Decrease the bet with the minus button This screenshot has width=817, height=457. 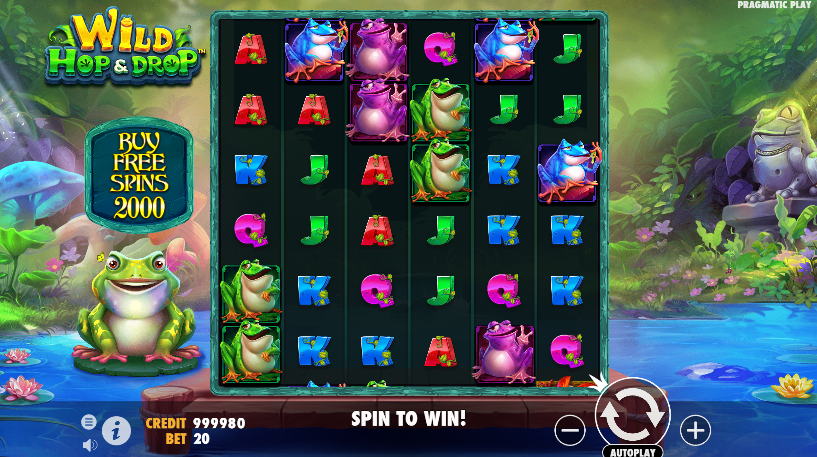570,430
